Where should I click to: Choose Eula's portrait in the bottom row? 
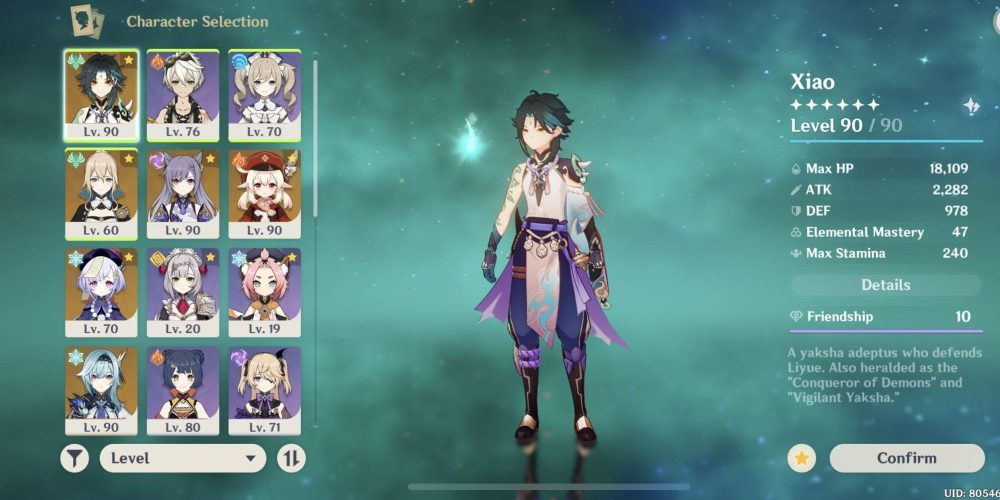[x=101, y=390]
